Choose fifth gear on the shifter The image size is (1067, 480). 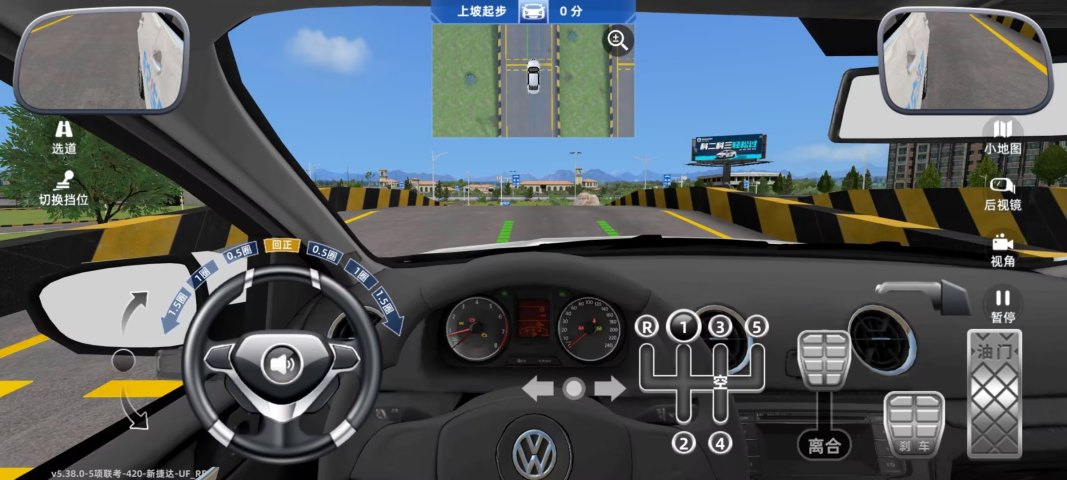tap(756, 326)
